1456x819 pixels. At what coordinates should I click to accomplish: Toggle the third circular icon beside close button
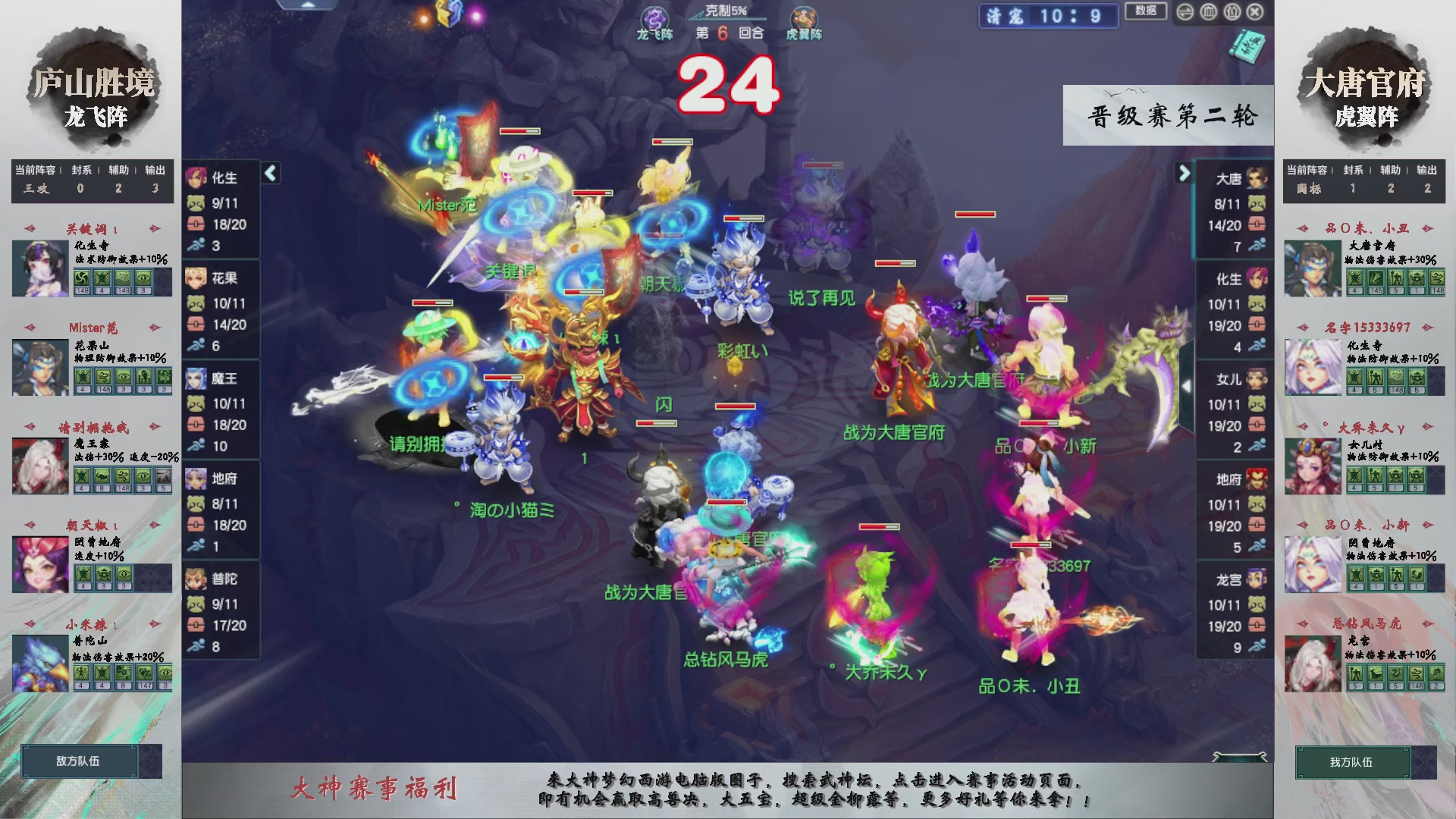(1232, 12)
